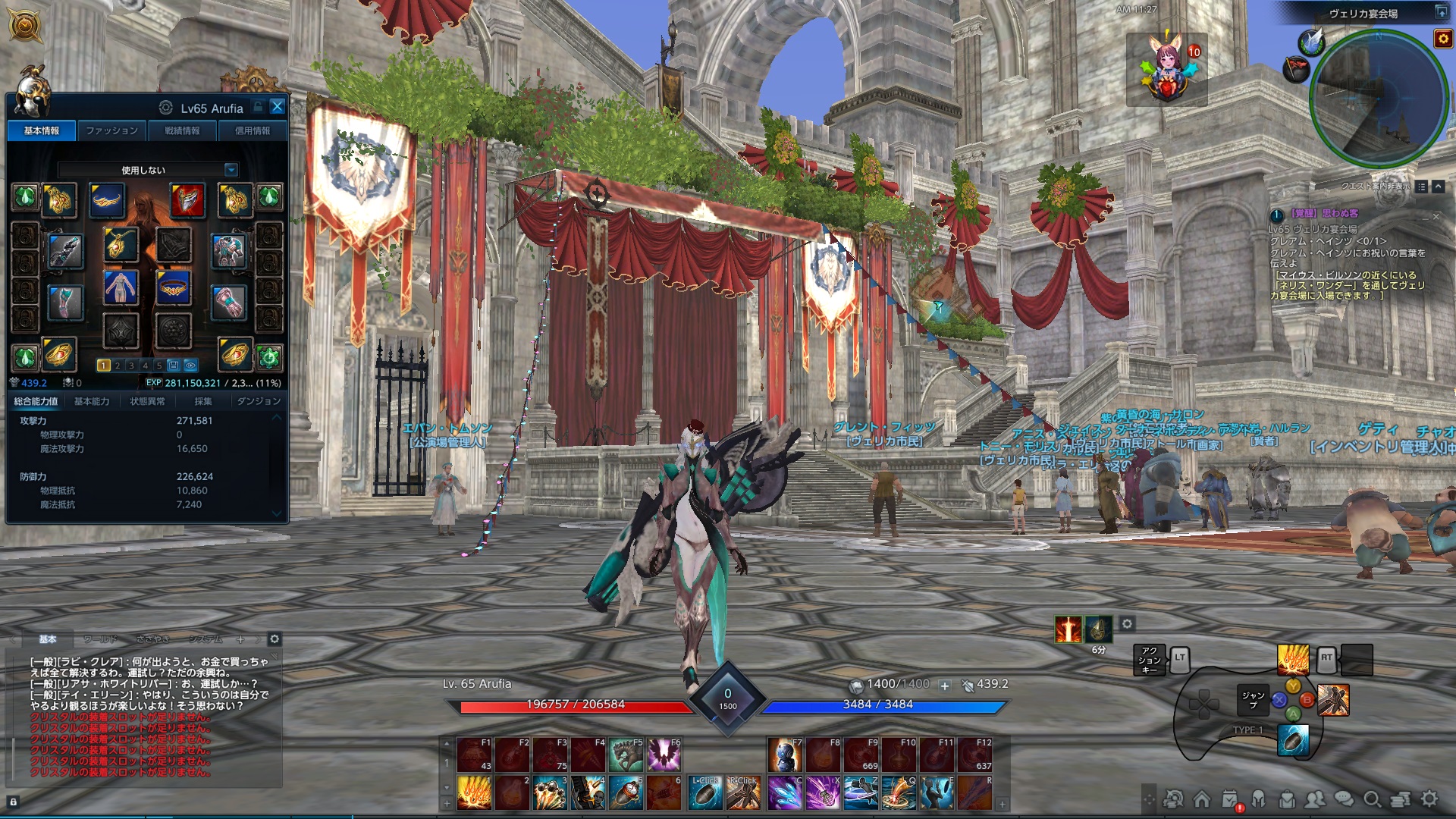Viewport: 1456px width, 819px height.
Task: Toggle the eye preview icon in the equipment window
Action: point(190,364)
